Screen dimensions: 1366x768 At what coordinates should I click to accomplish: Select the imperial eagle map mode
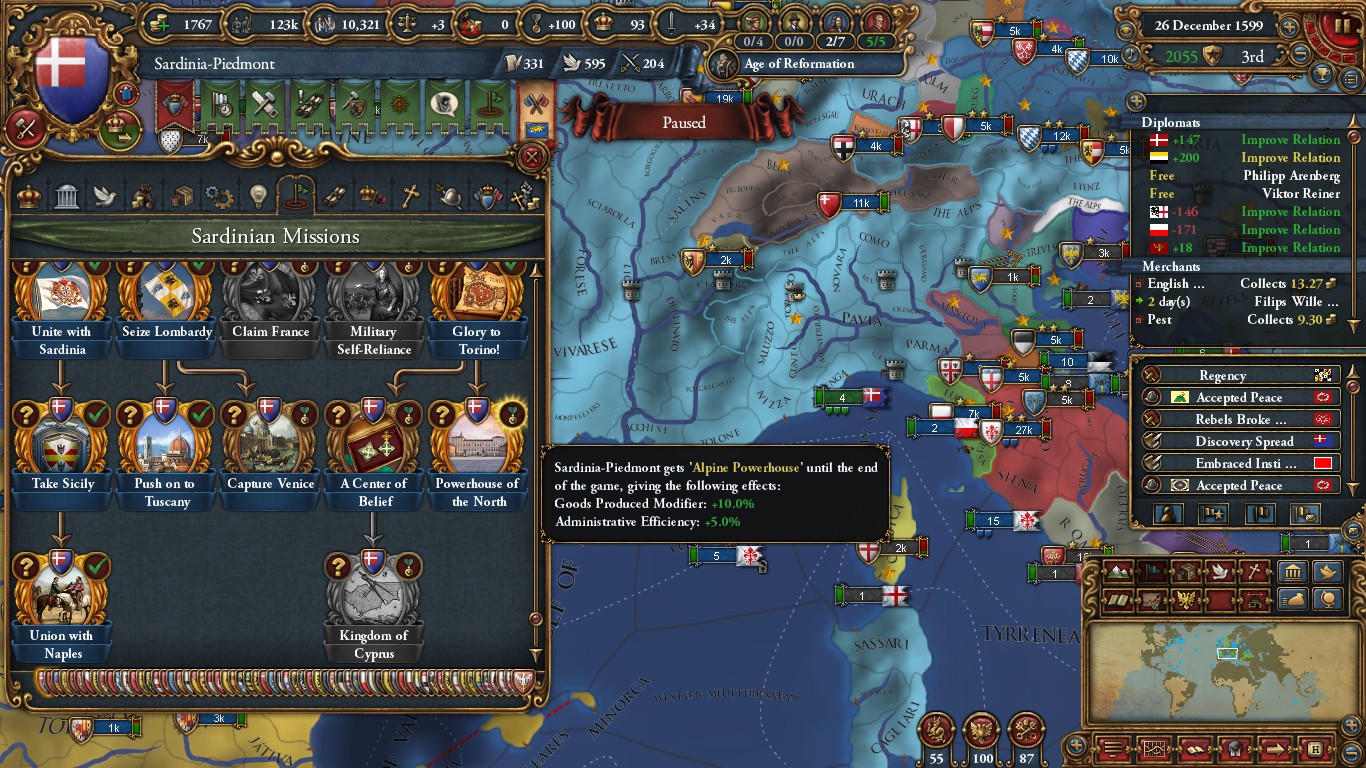1186,600
